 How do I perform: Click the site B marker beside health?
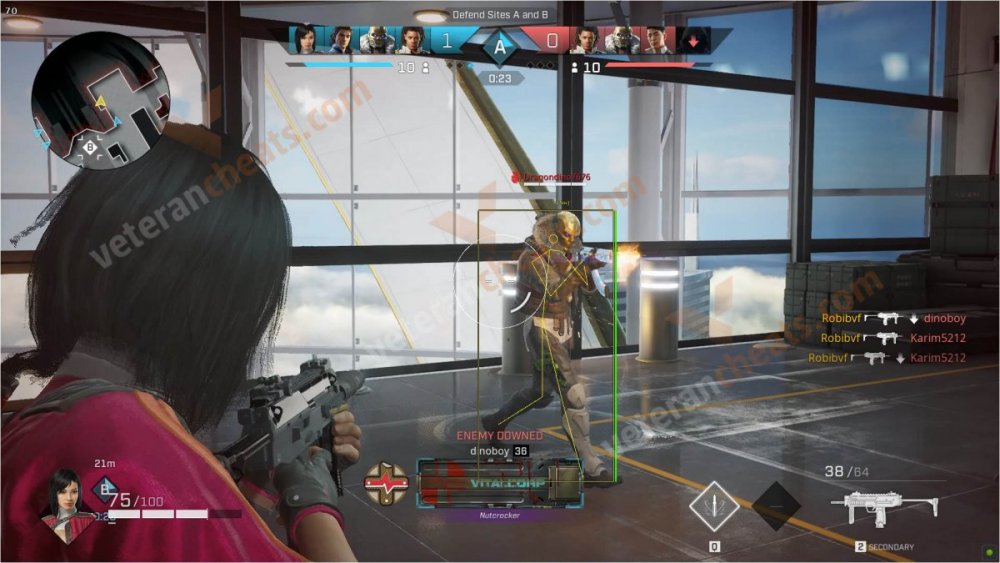coord(104,489)
